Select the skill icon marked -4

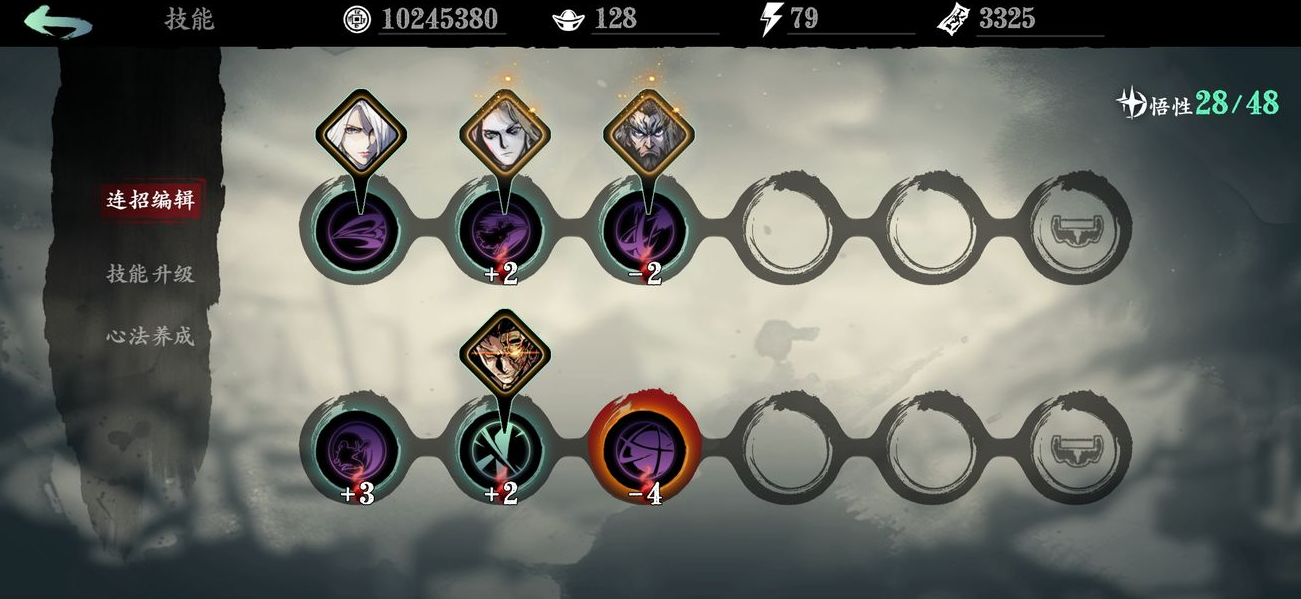pyautogui.click(x=645, y=447)
